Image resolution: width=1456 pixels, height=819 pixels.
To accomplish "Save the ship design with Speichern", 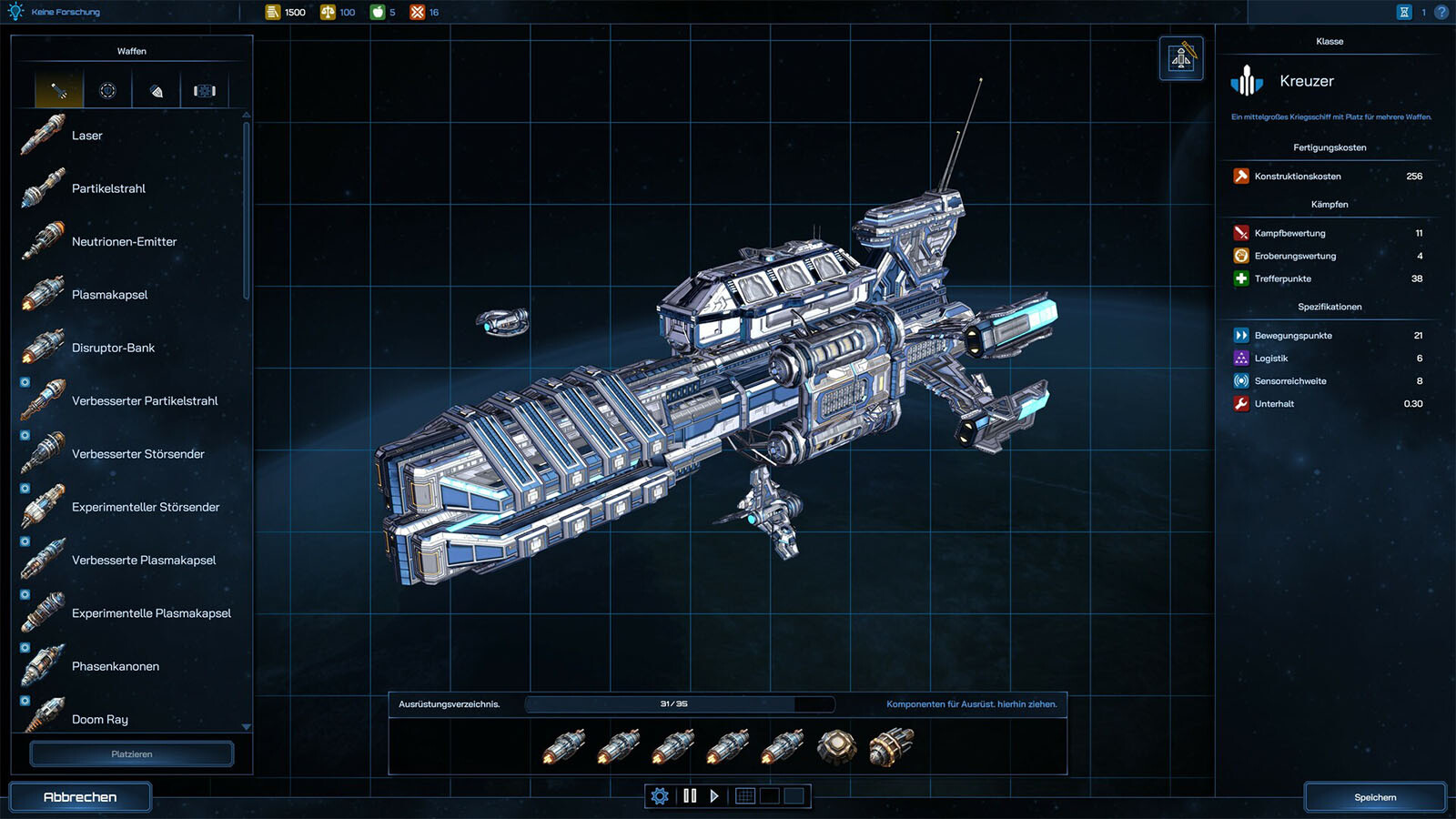I will tap(1374, 797).
